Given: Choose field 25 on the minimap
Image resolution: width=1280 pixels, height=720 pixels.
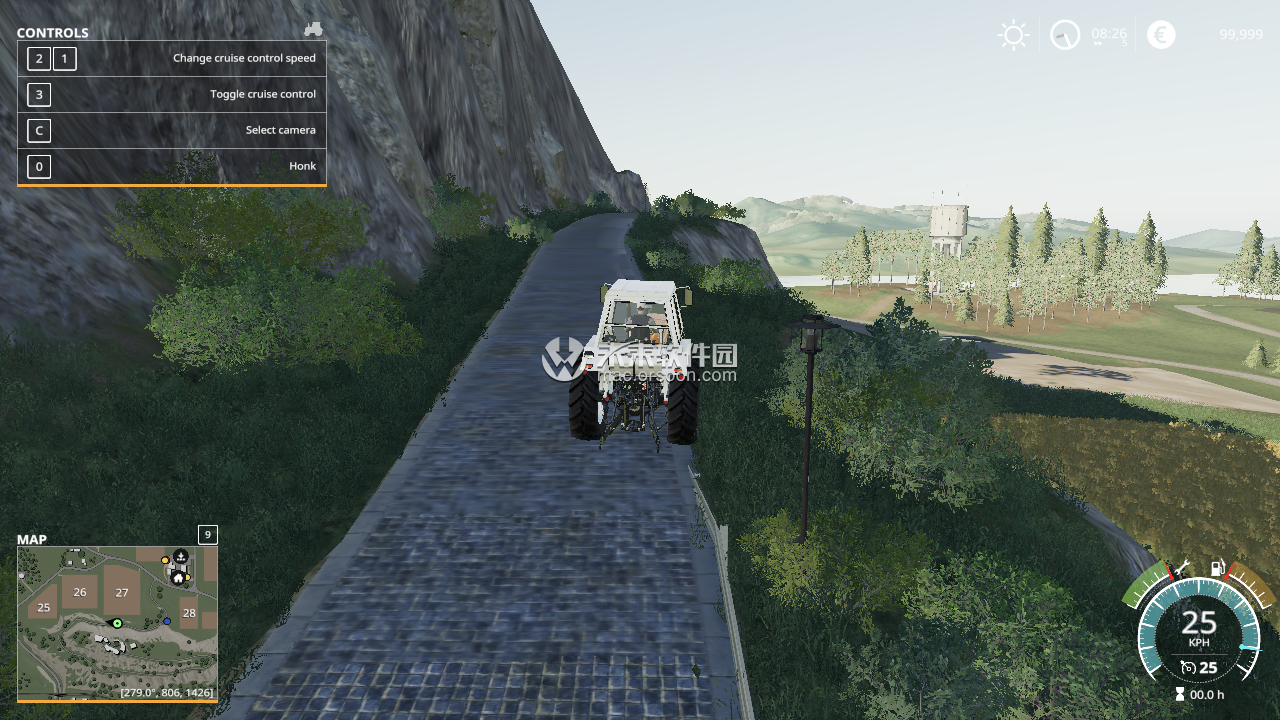Looking at the screenshot, I should coord(43,607).
